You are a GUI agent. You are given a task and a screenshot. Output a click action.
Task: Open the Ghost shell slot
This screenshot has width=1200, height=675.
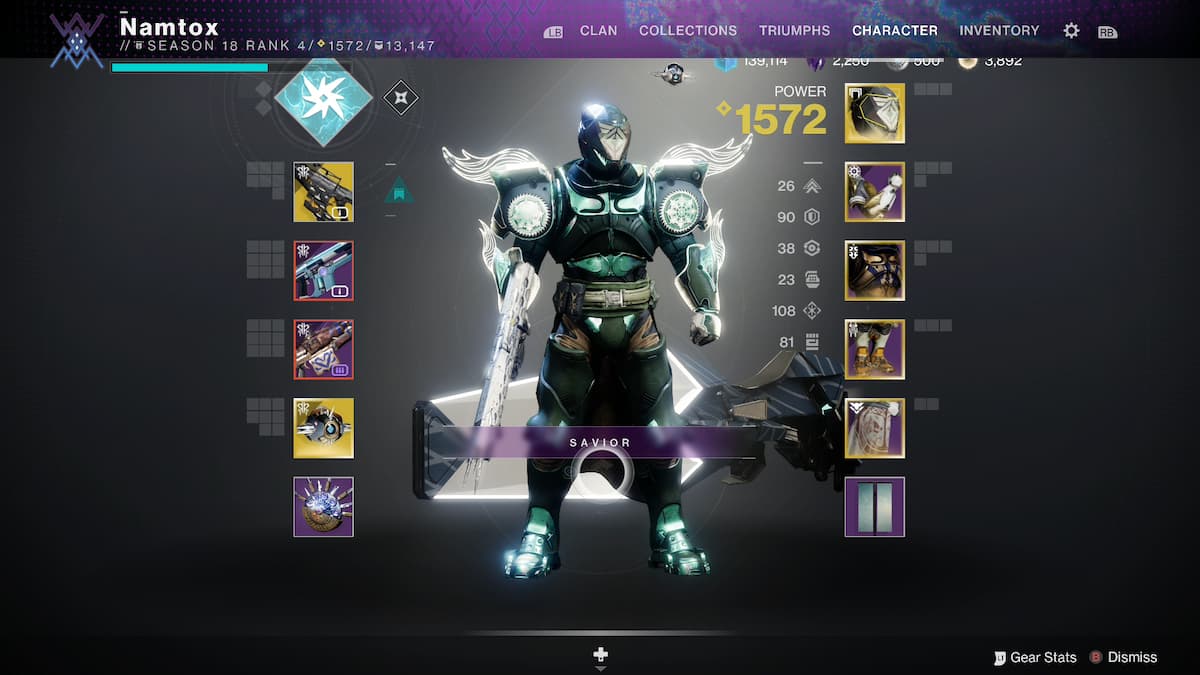pyautogui.click(x=323, y=428)
